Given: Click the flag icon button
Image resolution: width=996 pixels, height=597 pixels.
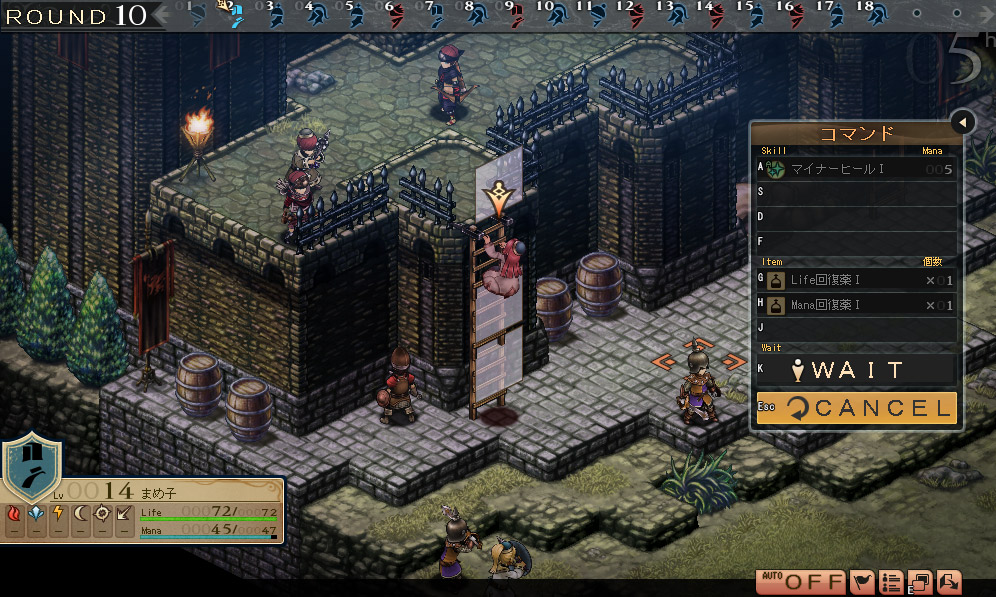Looking at the screenshot, I should 862,582.
